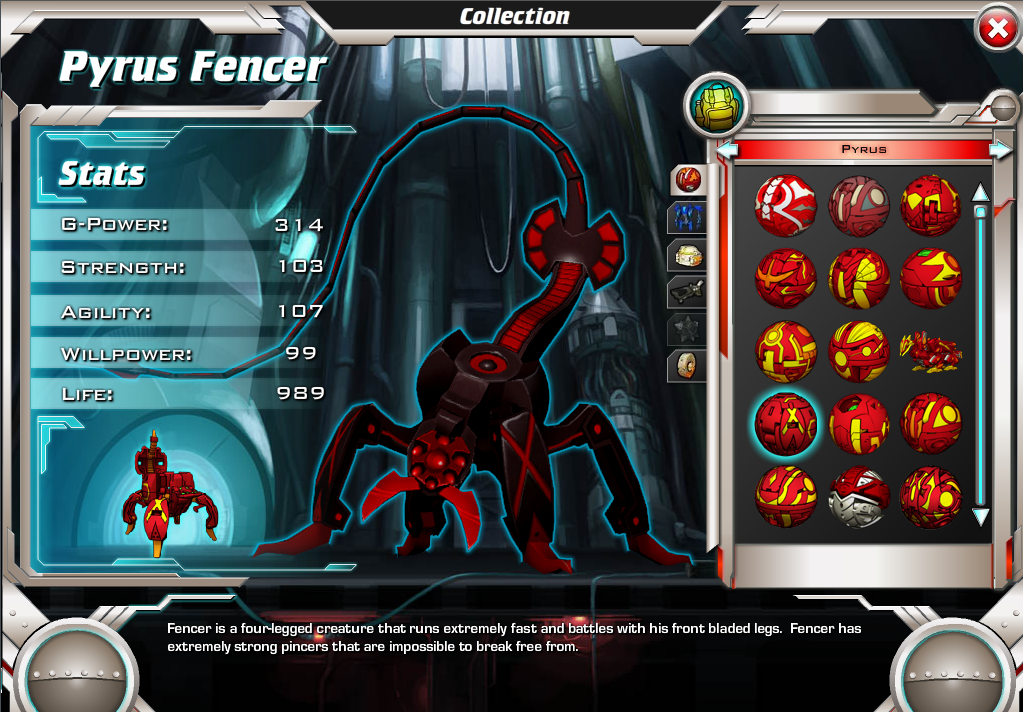The width and height of the screenshot is (1023, 712).
Task: Choose the open-form red dragon Bakugan
Action: [x=932, y=352]
